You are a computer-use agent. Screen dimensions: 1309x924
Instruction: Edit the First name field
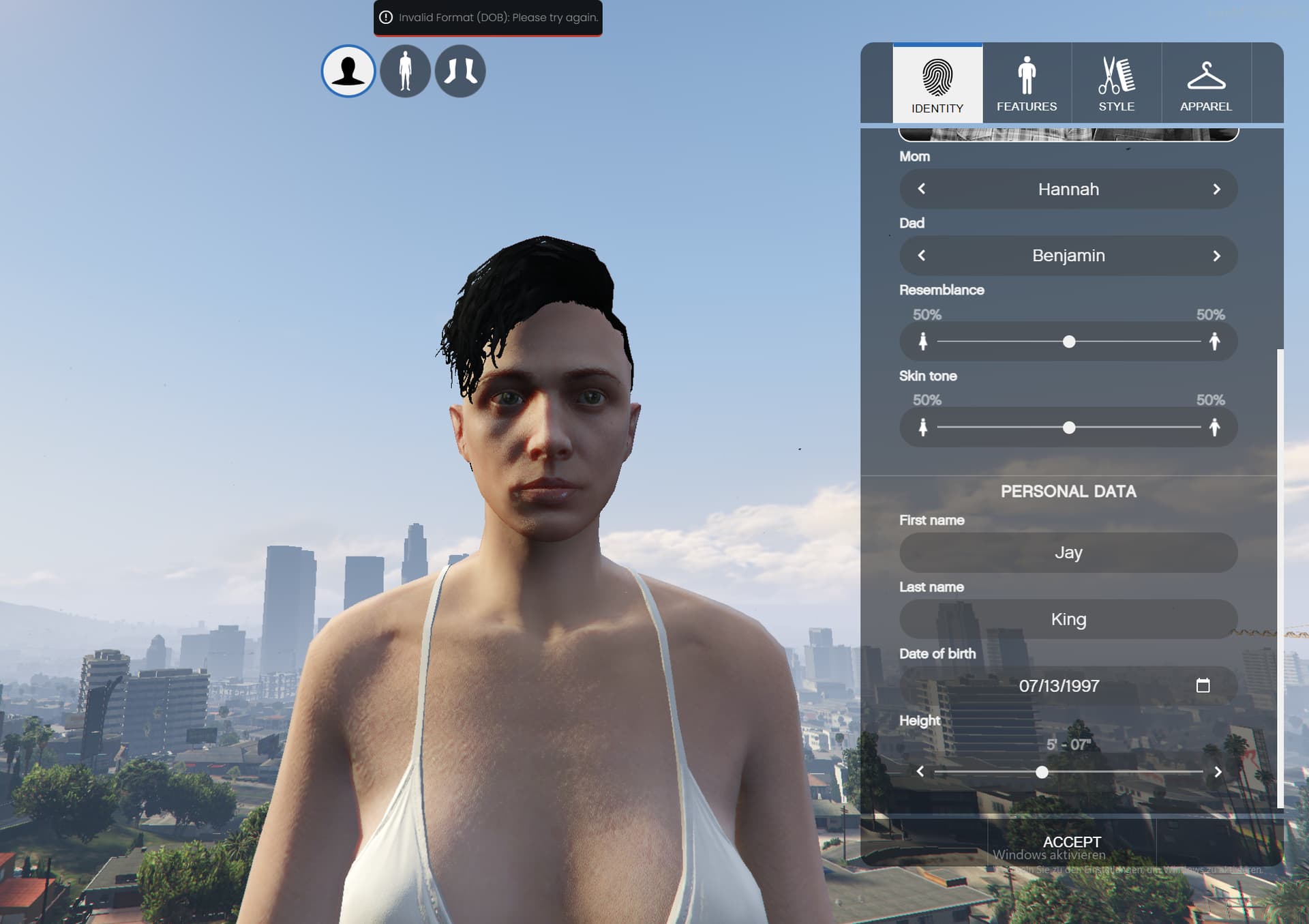click(x=1068, y=552)
